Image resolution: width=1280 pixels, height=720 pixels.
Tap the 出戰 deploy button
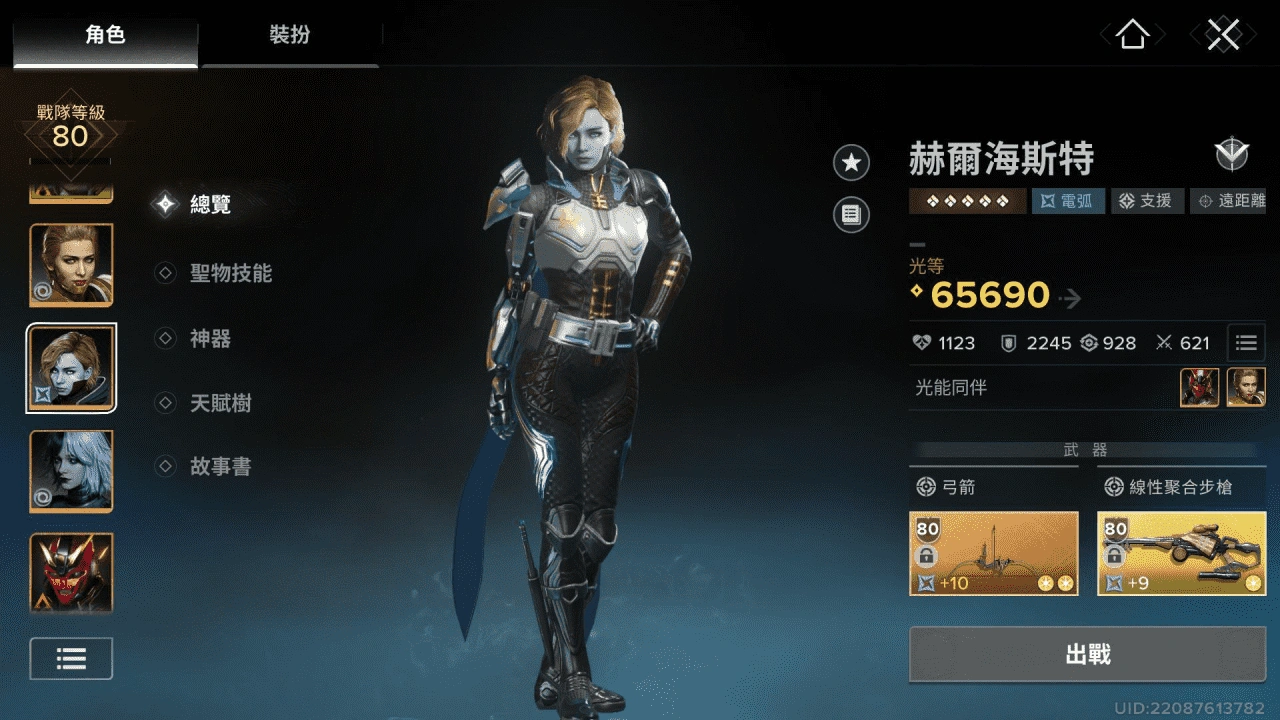point(1087,655)
